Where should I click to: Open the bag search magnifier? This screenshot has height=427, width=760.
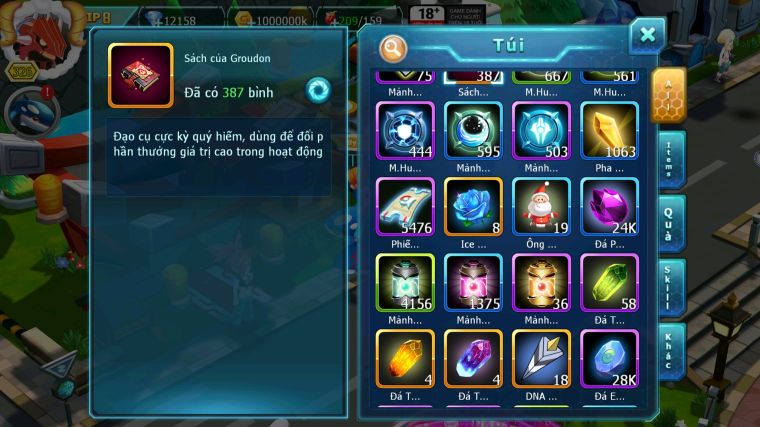[395, 47]
